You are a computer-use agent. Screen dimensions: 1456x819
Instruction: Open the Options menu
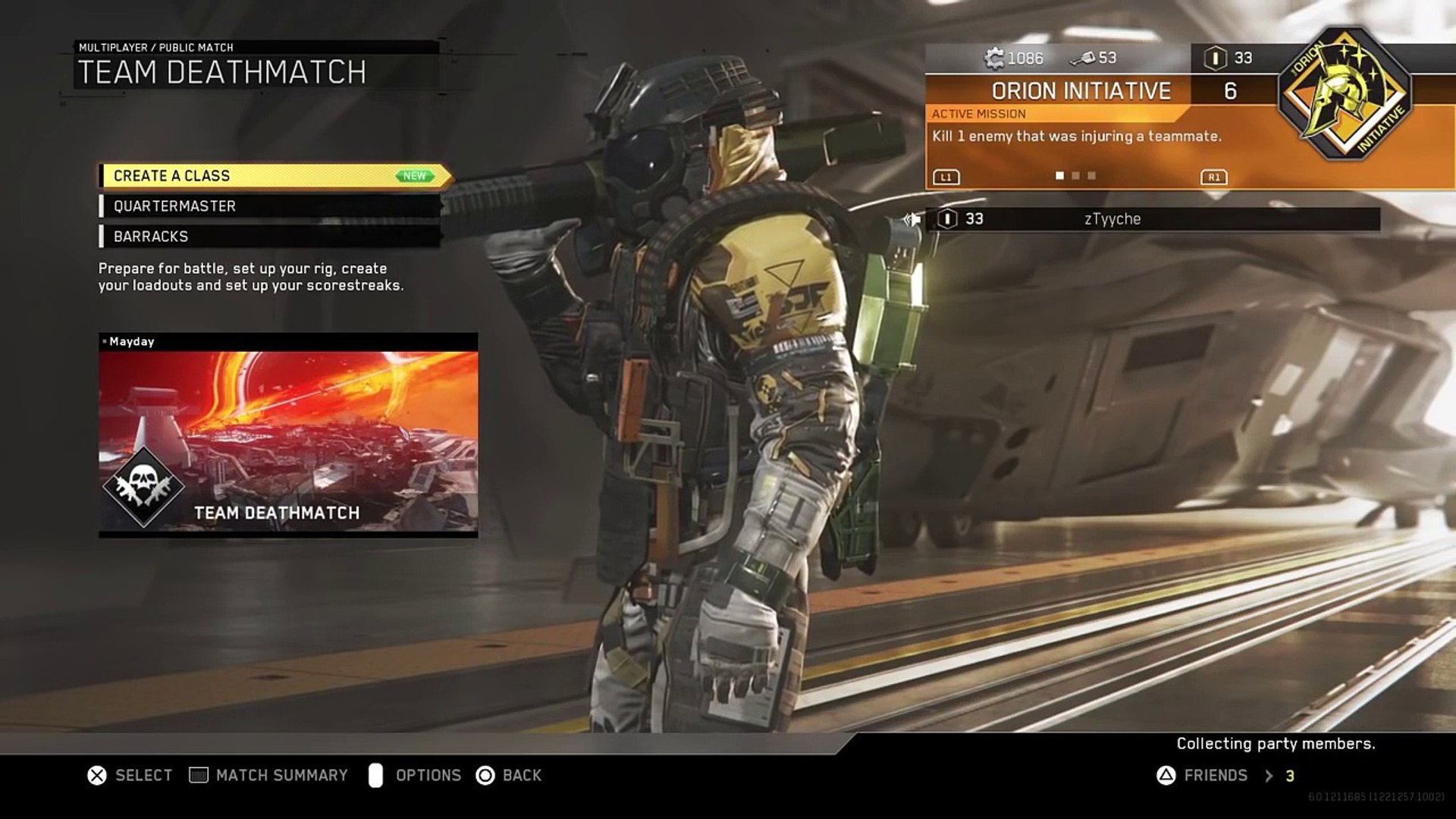click(x=415, y=775)
